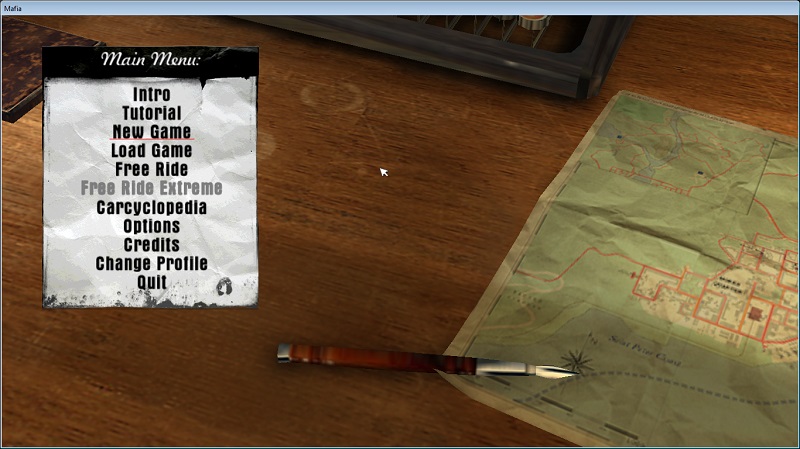Show the Credits
The width and height of the screenshot is (800, 449).
151,245
